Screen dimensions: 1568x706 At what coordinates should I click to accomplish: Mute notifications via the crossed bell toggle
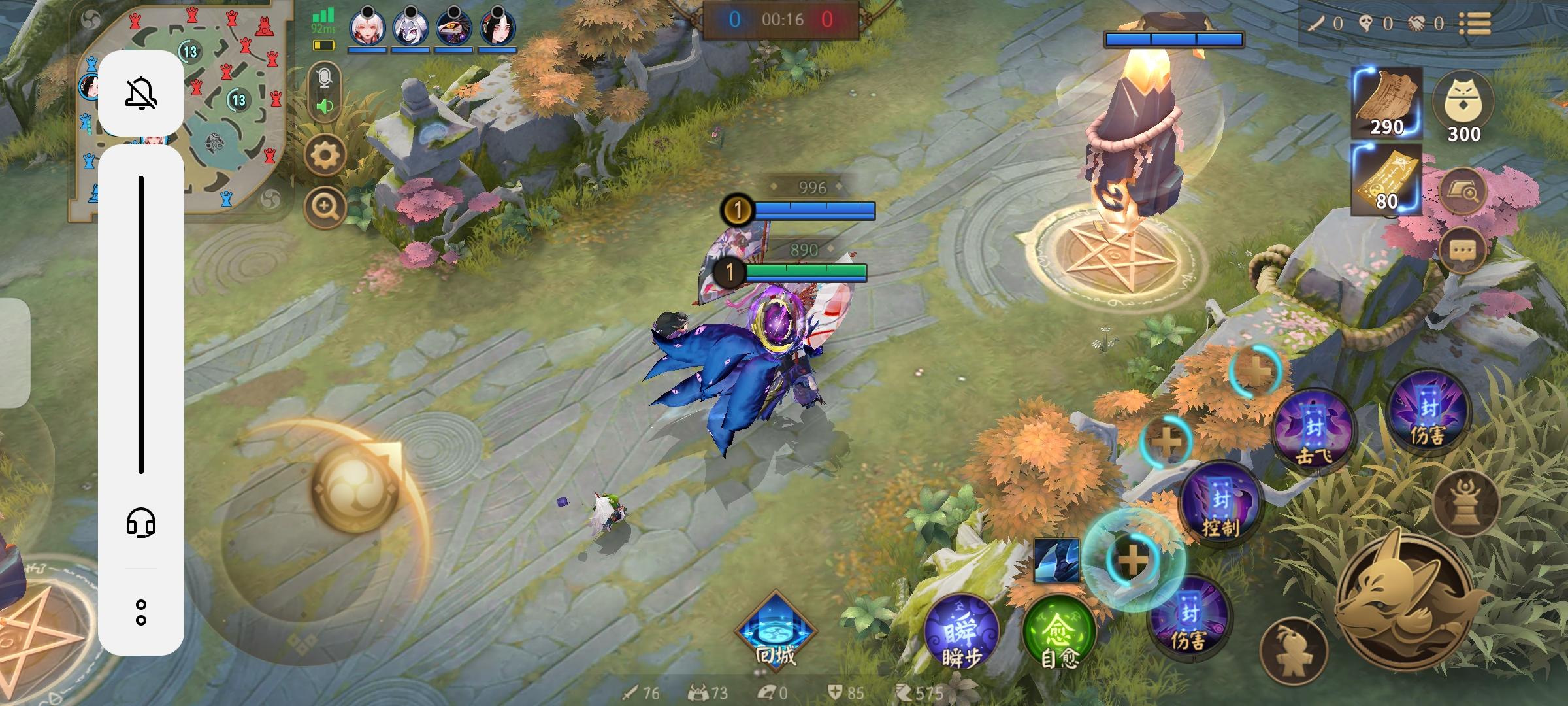[142, 93]
